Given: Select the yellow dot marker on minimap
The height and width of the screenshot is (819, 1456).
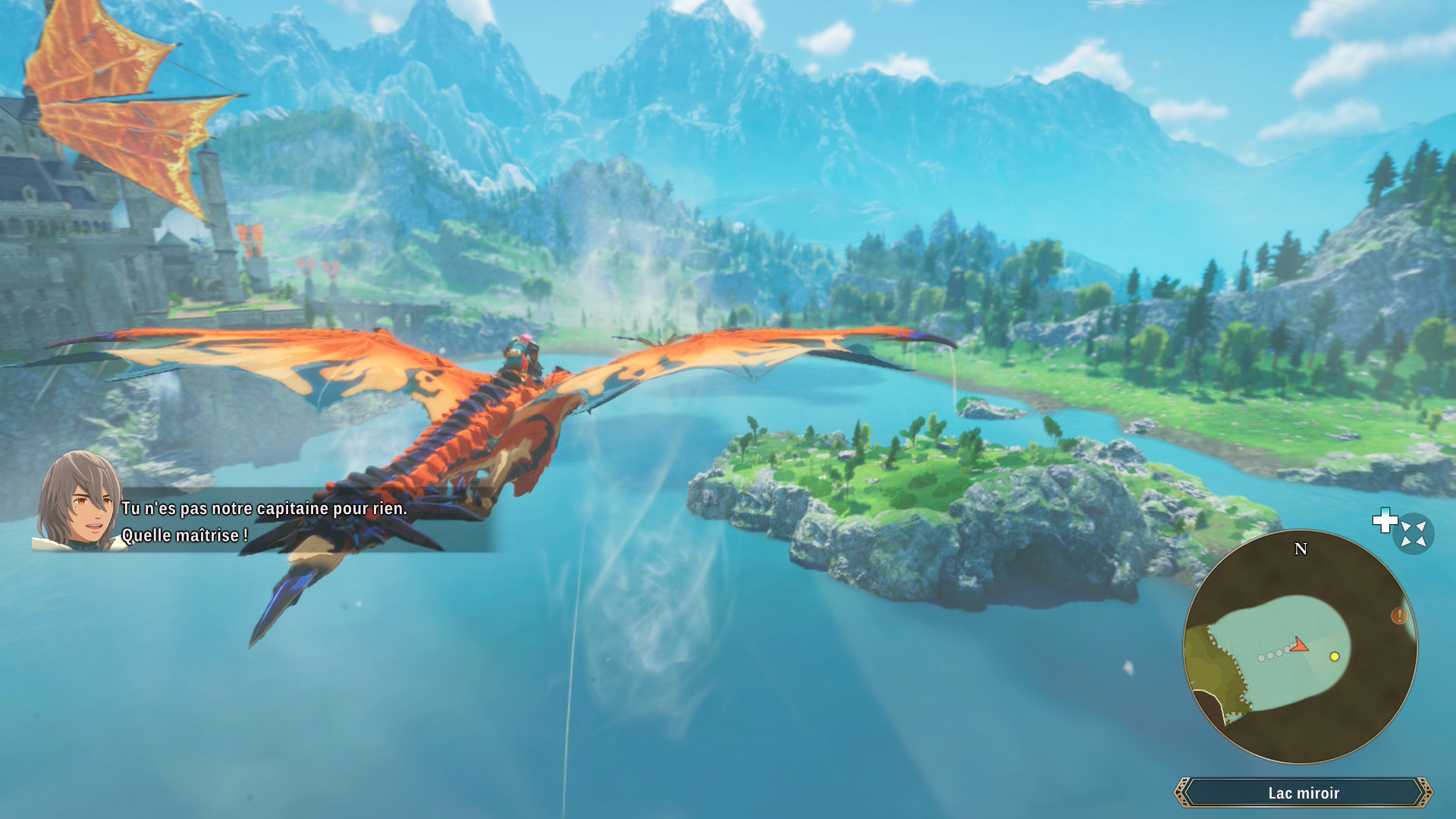Looking at the screenshot, I should 1335,657.
